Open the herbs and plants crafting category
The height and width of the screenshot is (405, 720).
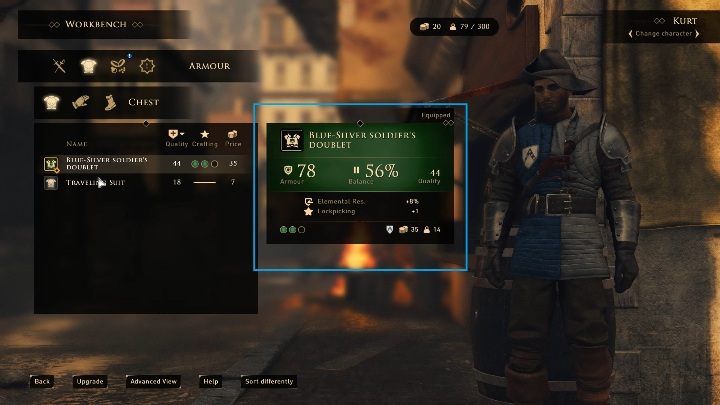pos(117,66)
